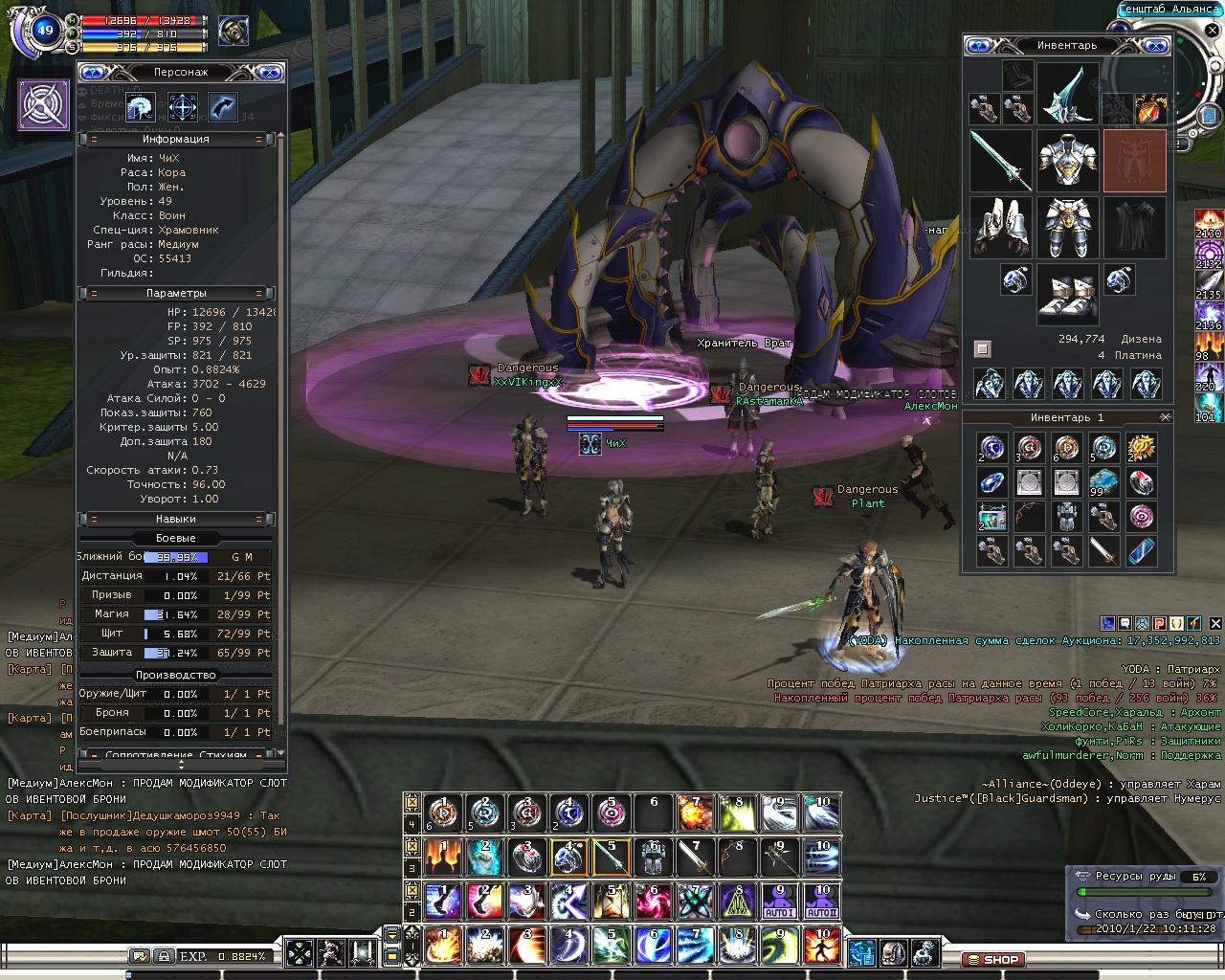The image size is (1225, 980).
Task: Open the SHOP button
Action: click(993, 959)
